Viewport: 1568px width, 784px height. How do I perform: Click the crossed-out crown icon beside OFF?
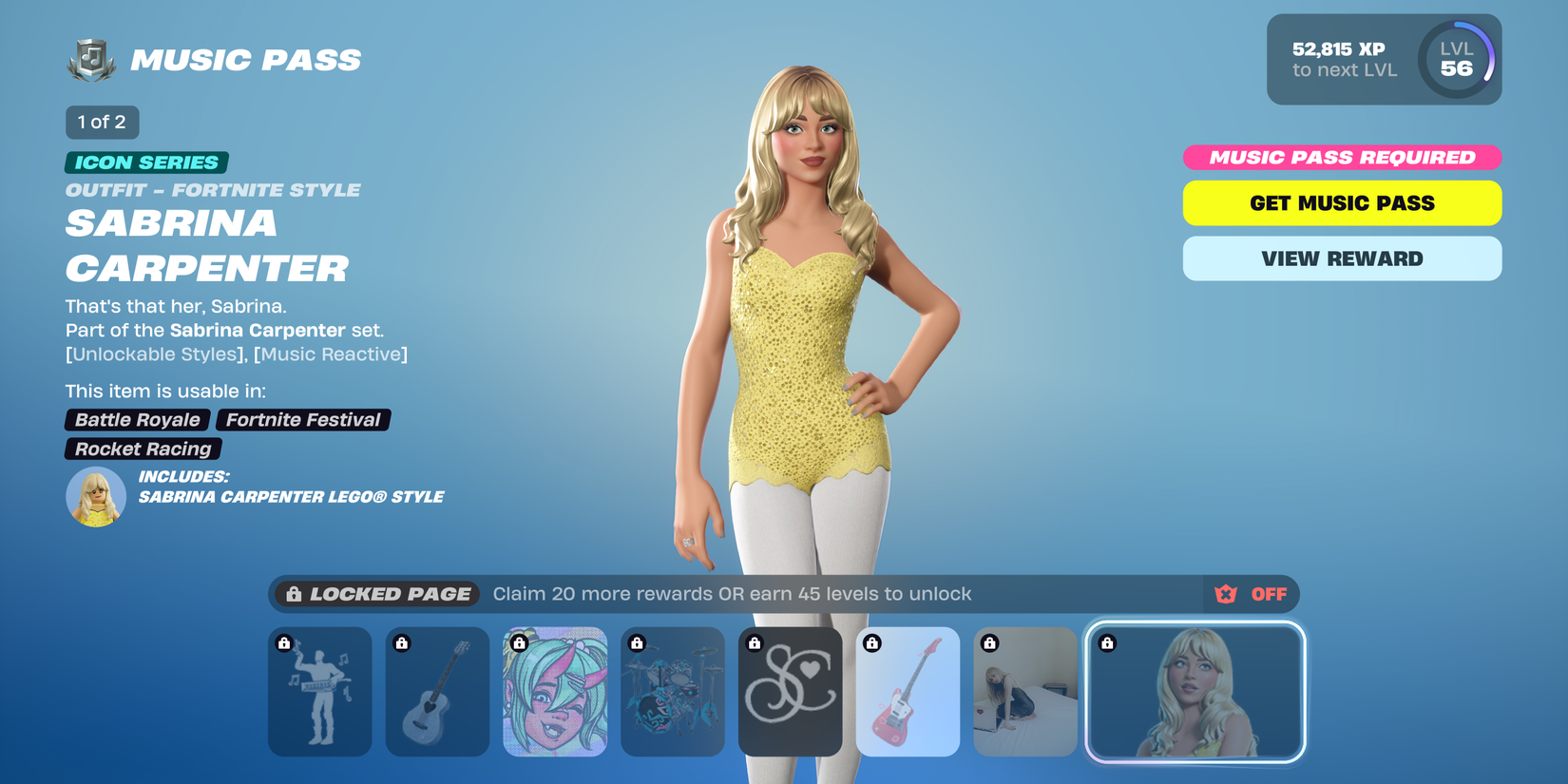tap(1227, 594)
